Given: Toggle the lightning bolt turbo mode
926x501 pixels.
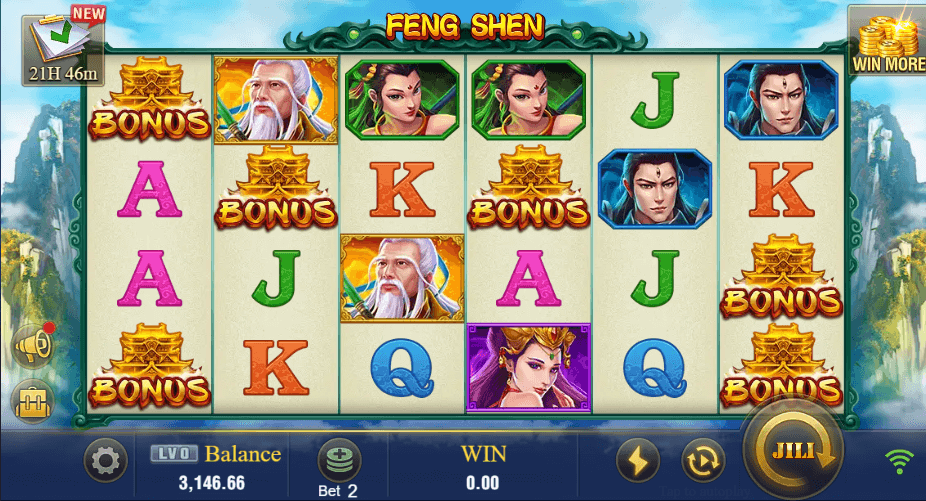Looking at the screenshot, I should tap(637, 461).
